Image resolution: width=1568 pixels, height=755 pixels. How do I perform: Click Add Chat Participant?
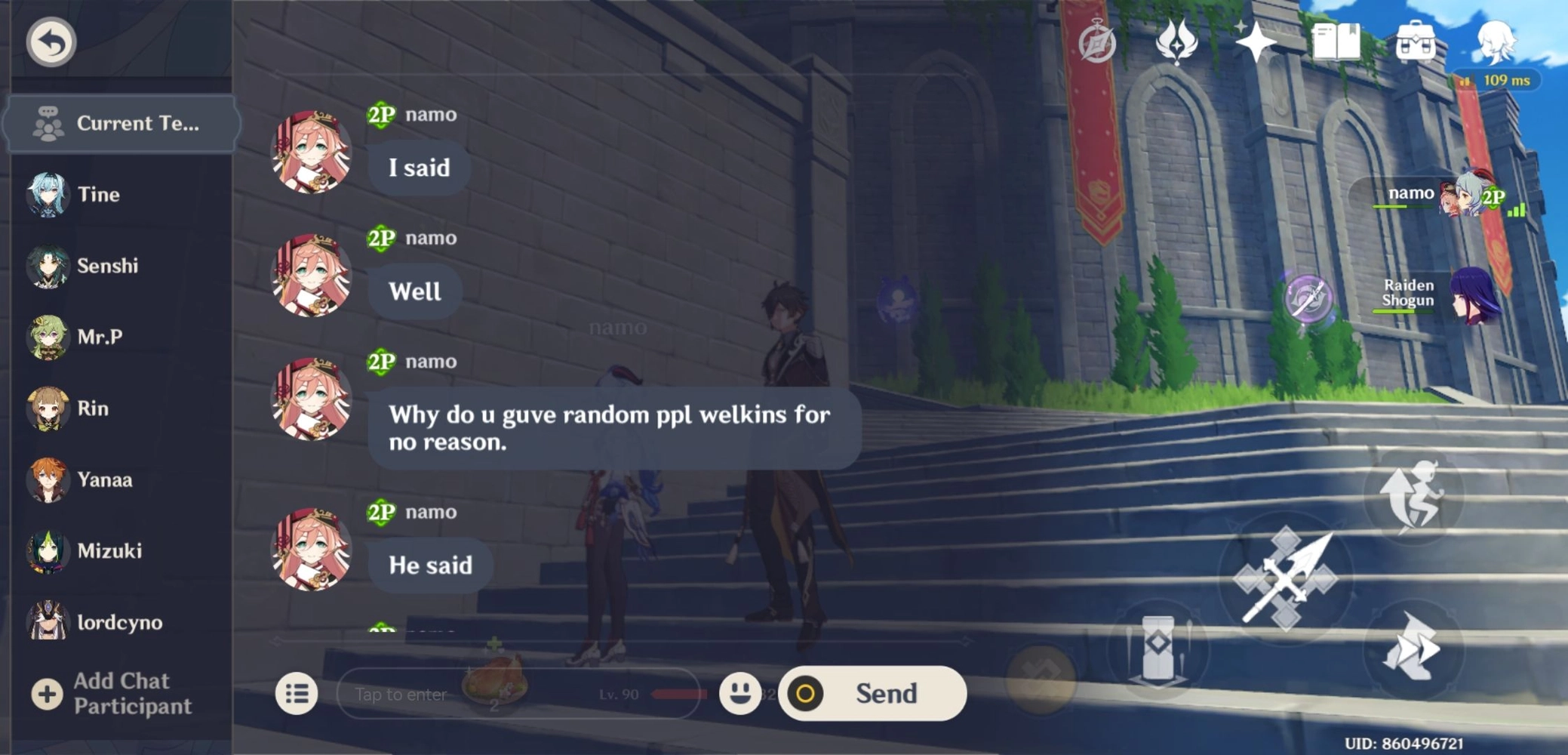coord(109,693)
